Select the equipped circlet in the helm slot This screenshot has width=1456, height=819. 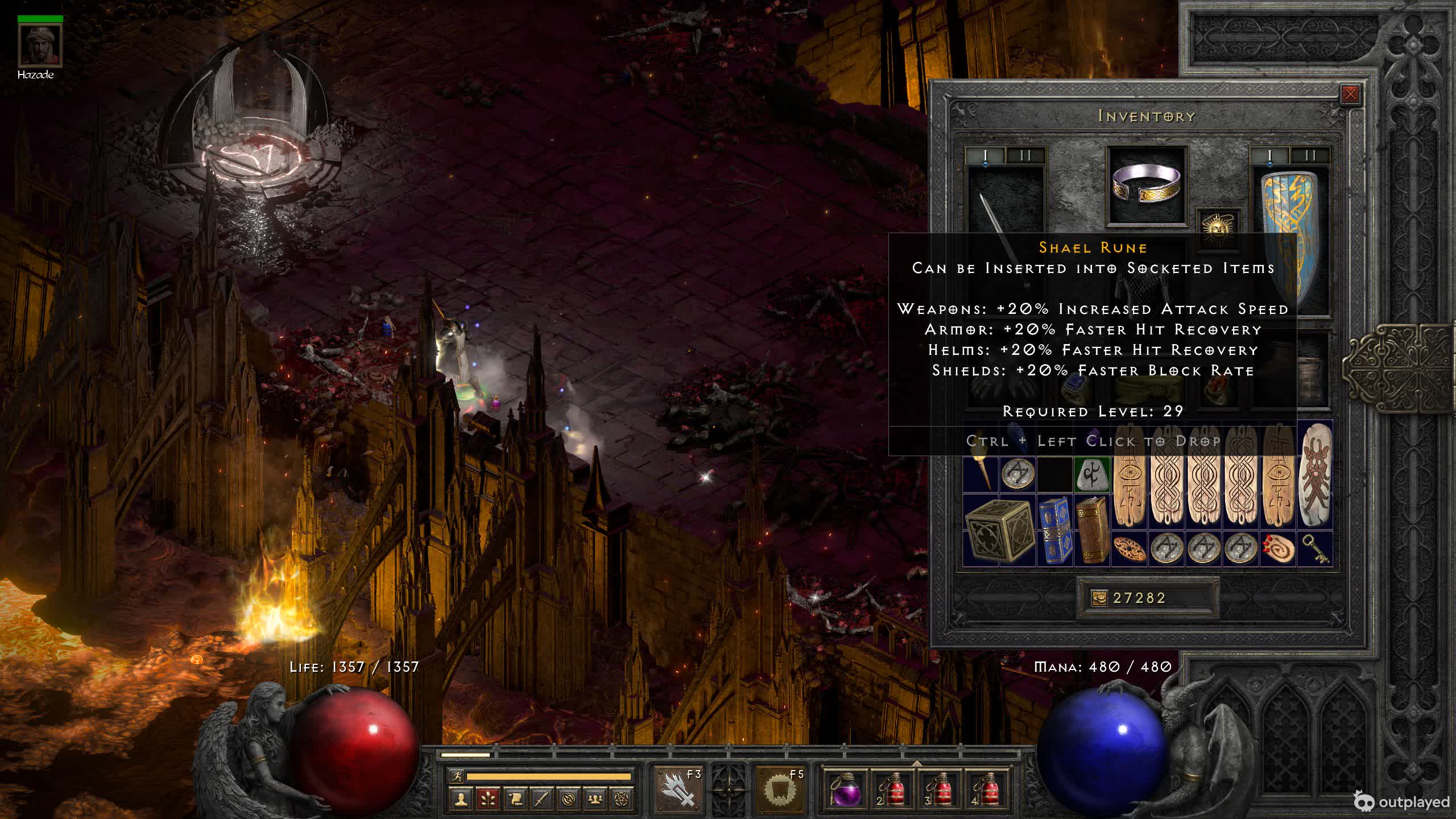(x=1147, y=185)
